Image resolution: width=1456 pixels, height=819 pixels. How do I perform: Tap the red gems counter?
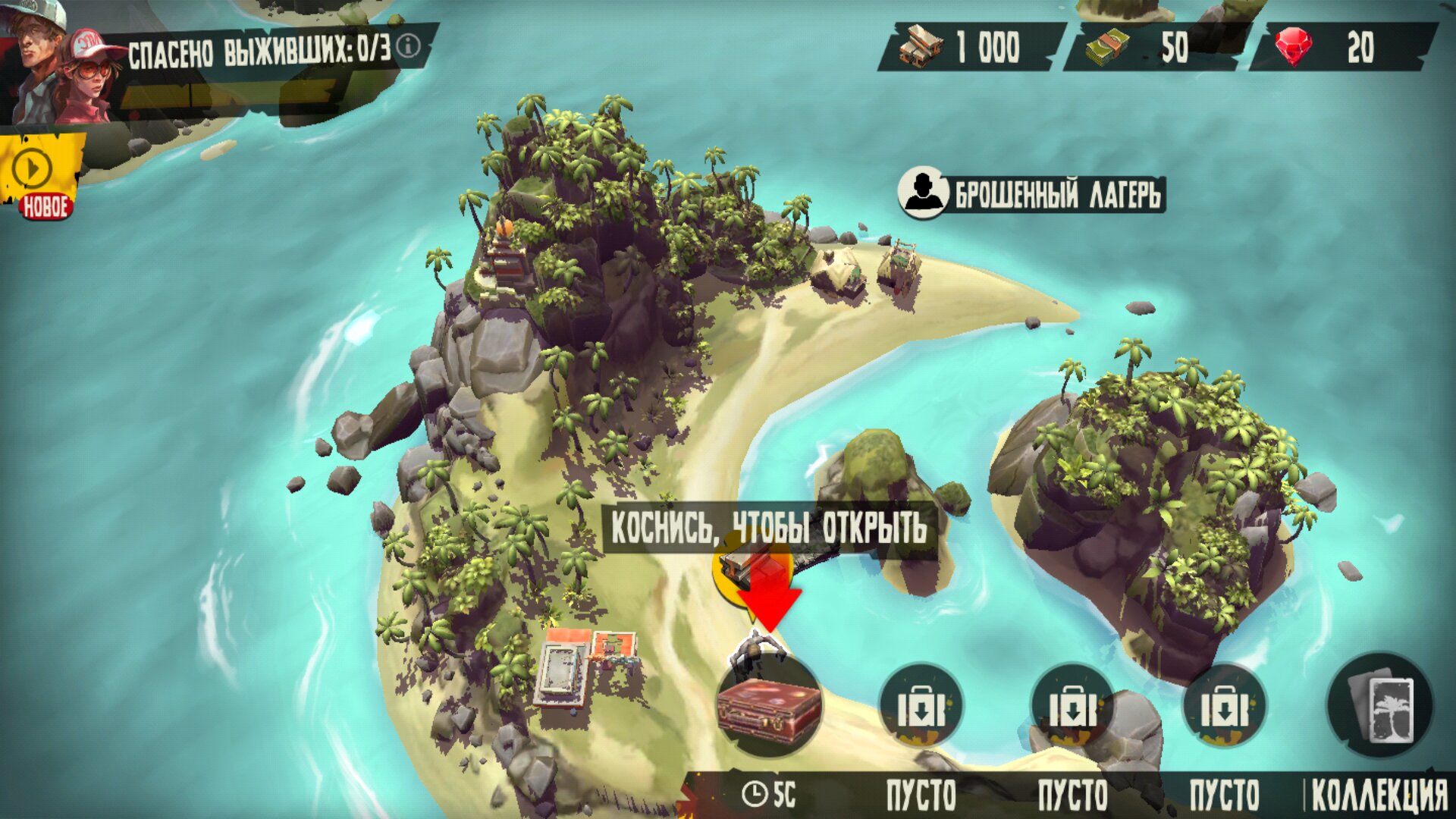tap(1342, 47)
